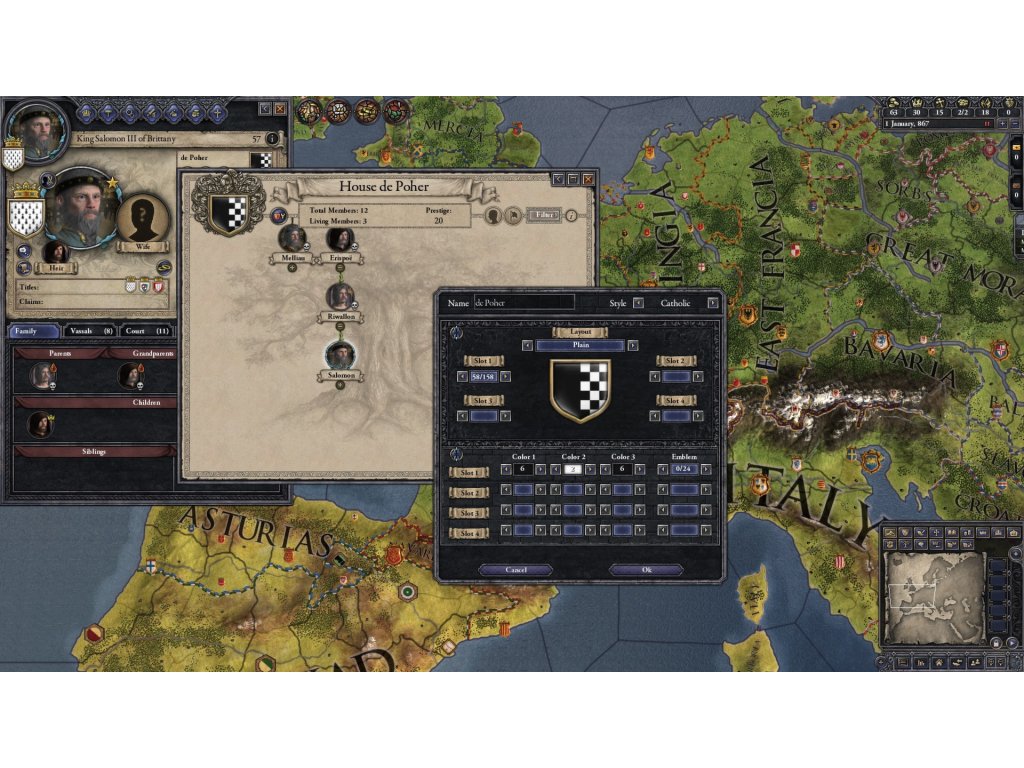Image resolution: width=1024 pixels, height=768 pixels.
Task: Confirm the coat of arms with Ok
Action: point(645,569)
